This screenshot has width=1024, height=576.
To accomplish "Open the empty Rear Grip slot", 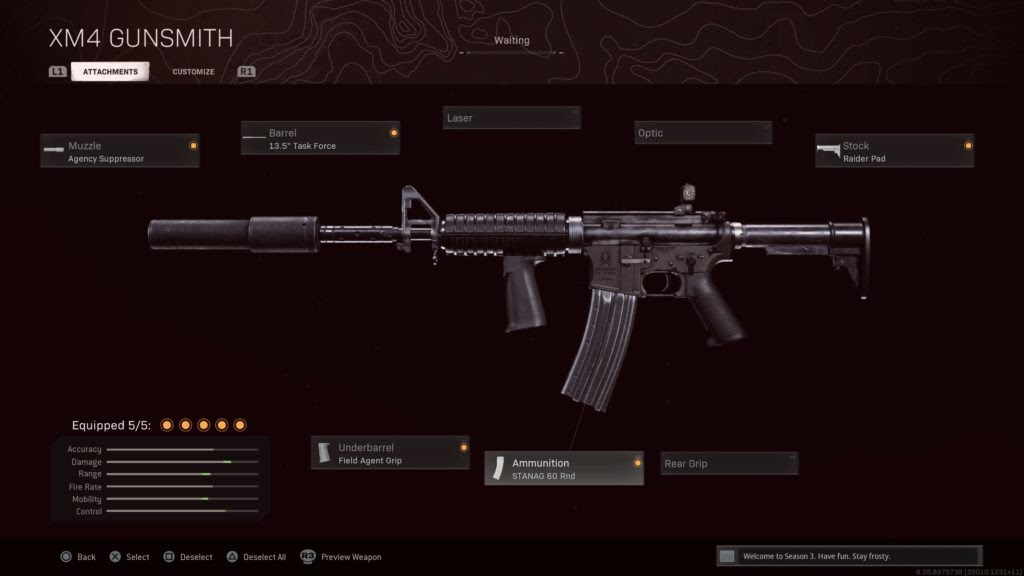I will tap(730, 463).
